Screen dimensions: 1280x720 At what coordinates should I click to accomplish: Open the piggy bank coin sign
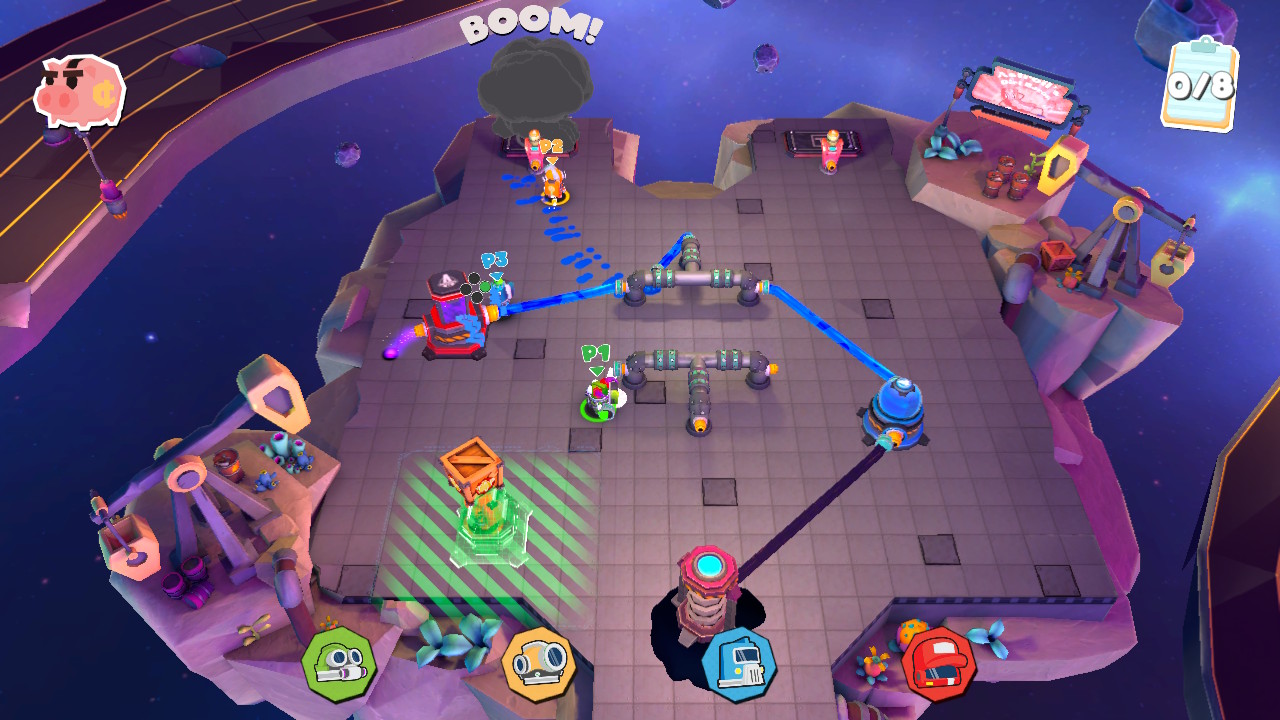pos(80,90)
